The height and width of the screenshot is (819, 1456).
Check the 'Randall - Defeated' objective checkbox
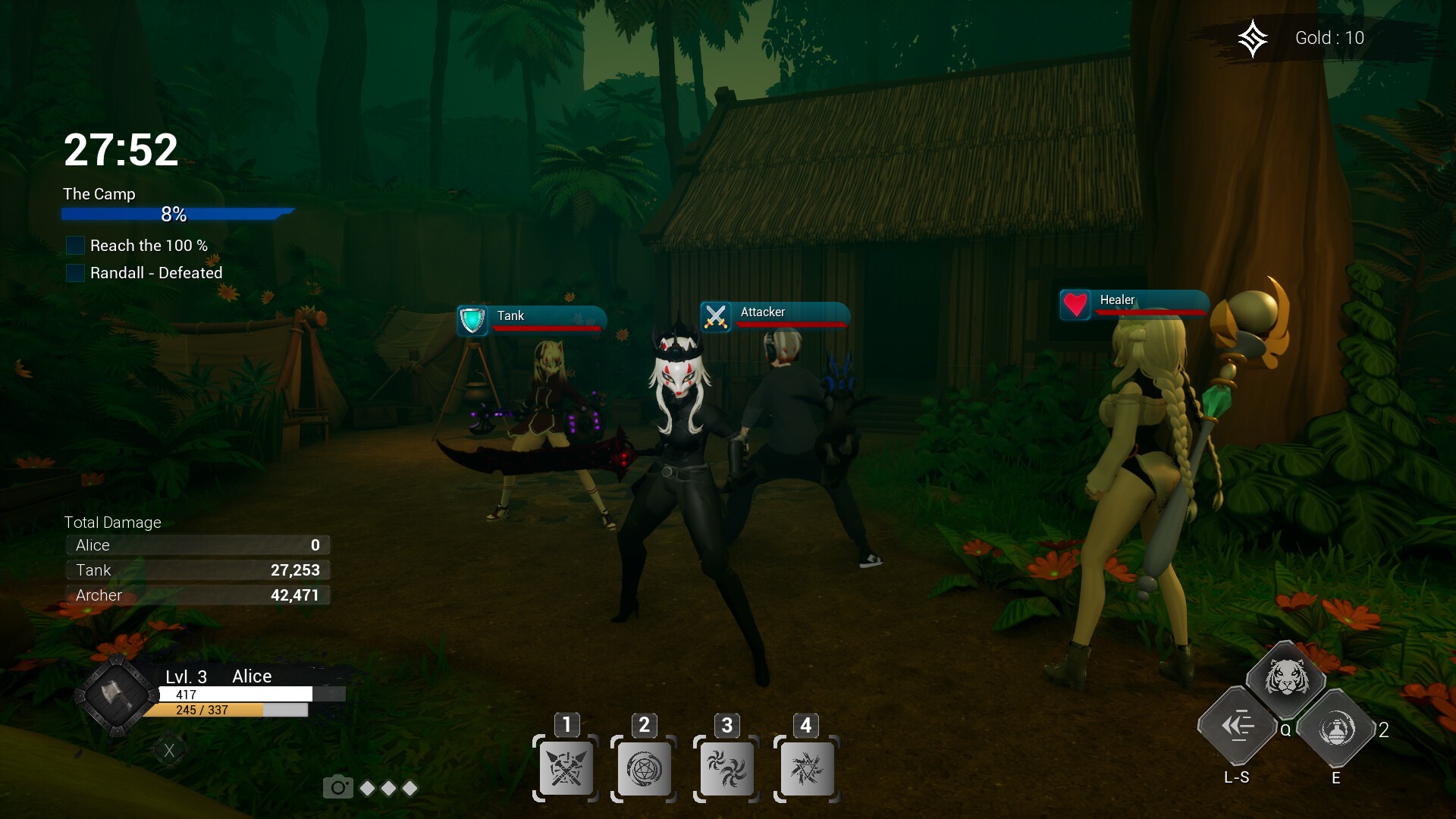[75, 273]
